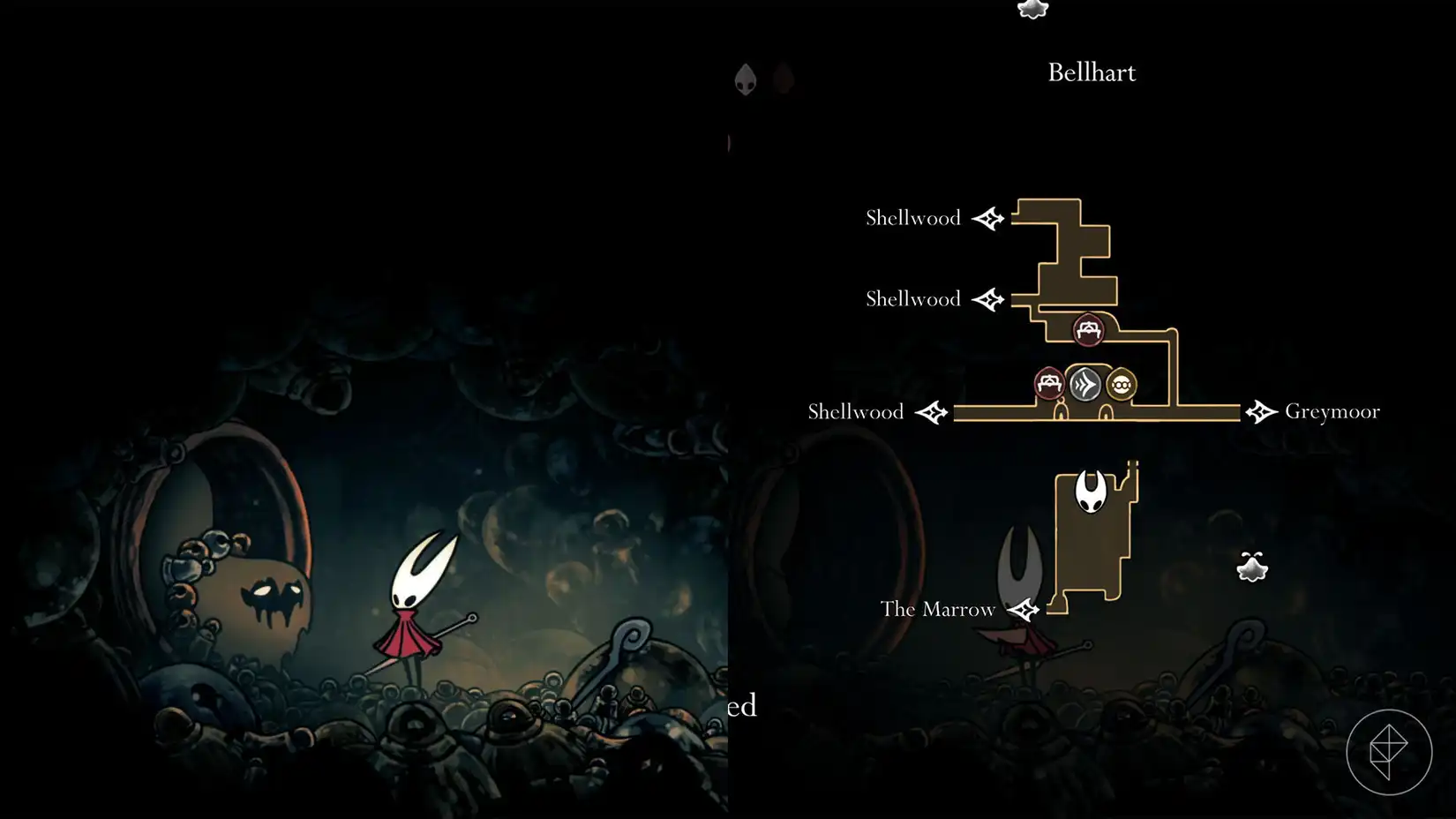Click The Marrow exit arrow
1456x819 pixels.
1023,609
